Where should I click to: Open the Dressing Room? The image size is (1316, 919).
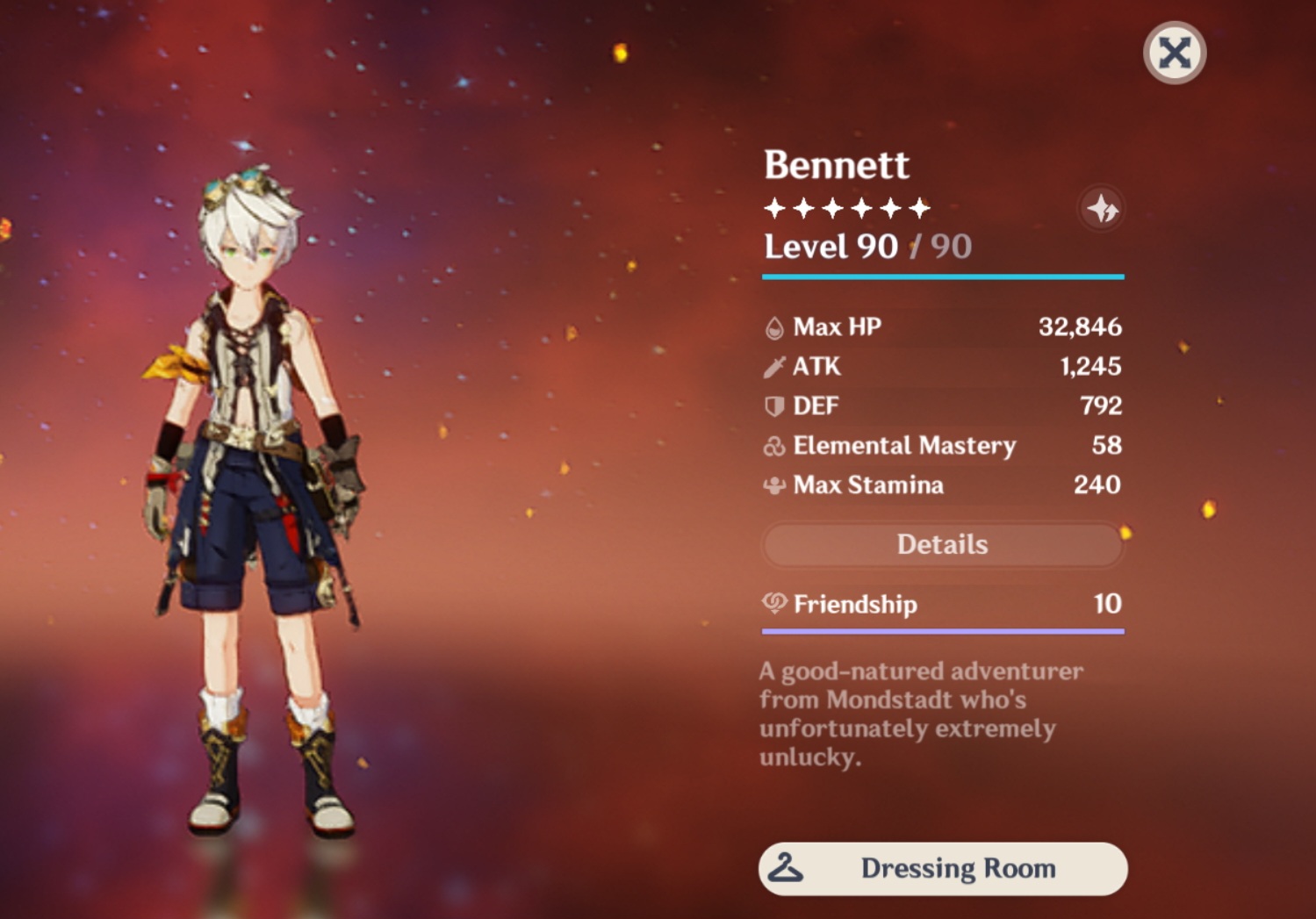[x=943, y=868]
